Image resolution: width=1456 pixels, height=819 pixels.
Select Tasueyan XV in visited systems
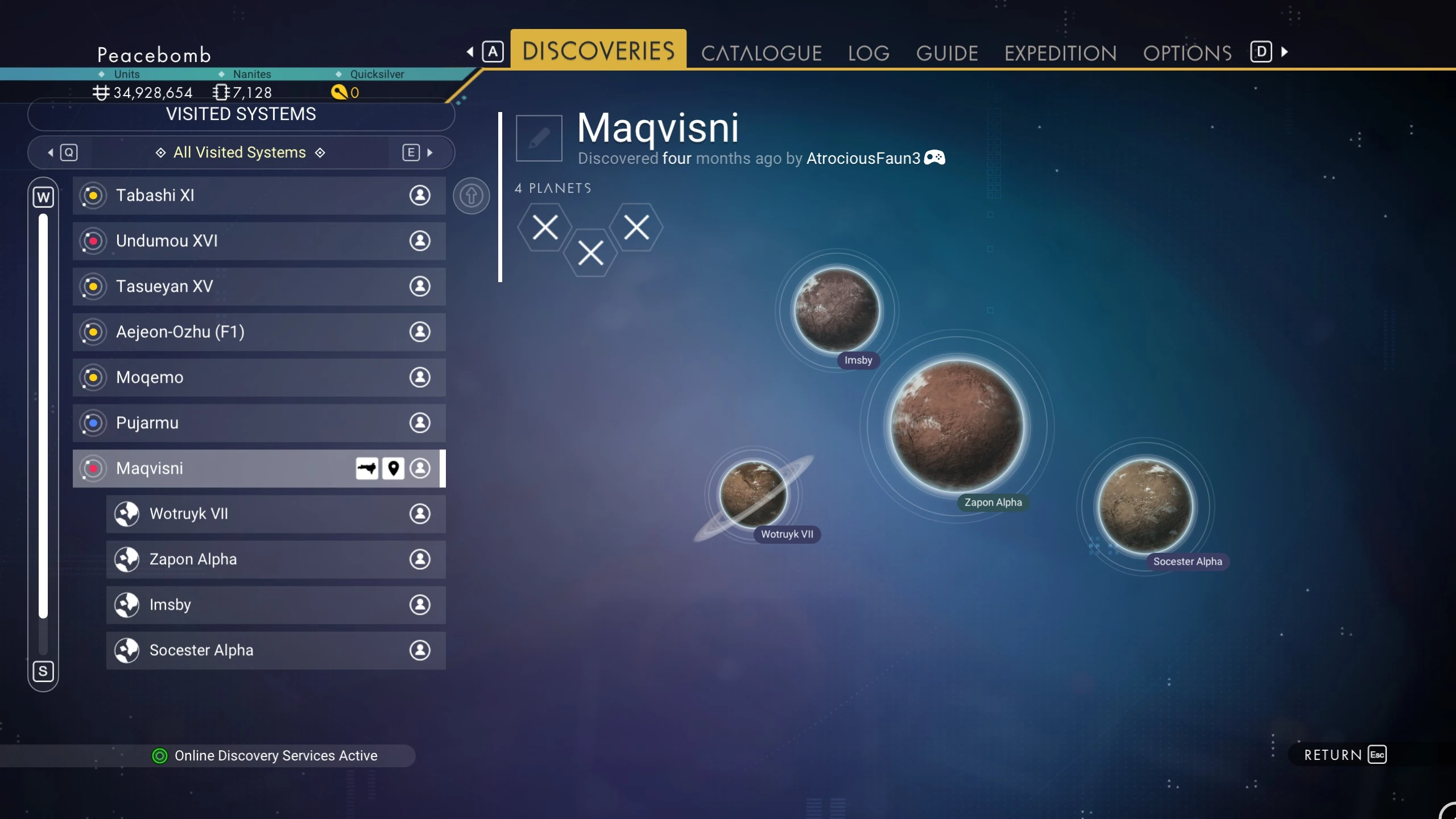[259, 286]
